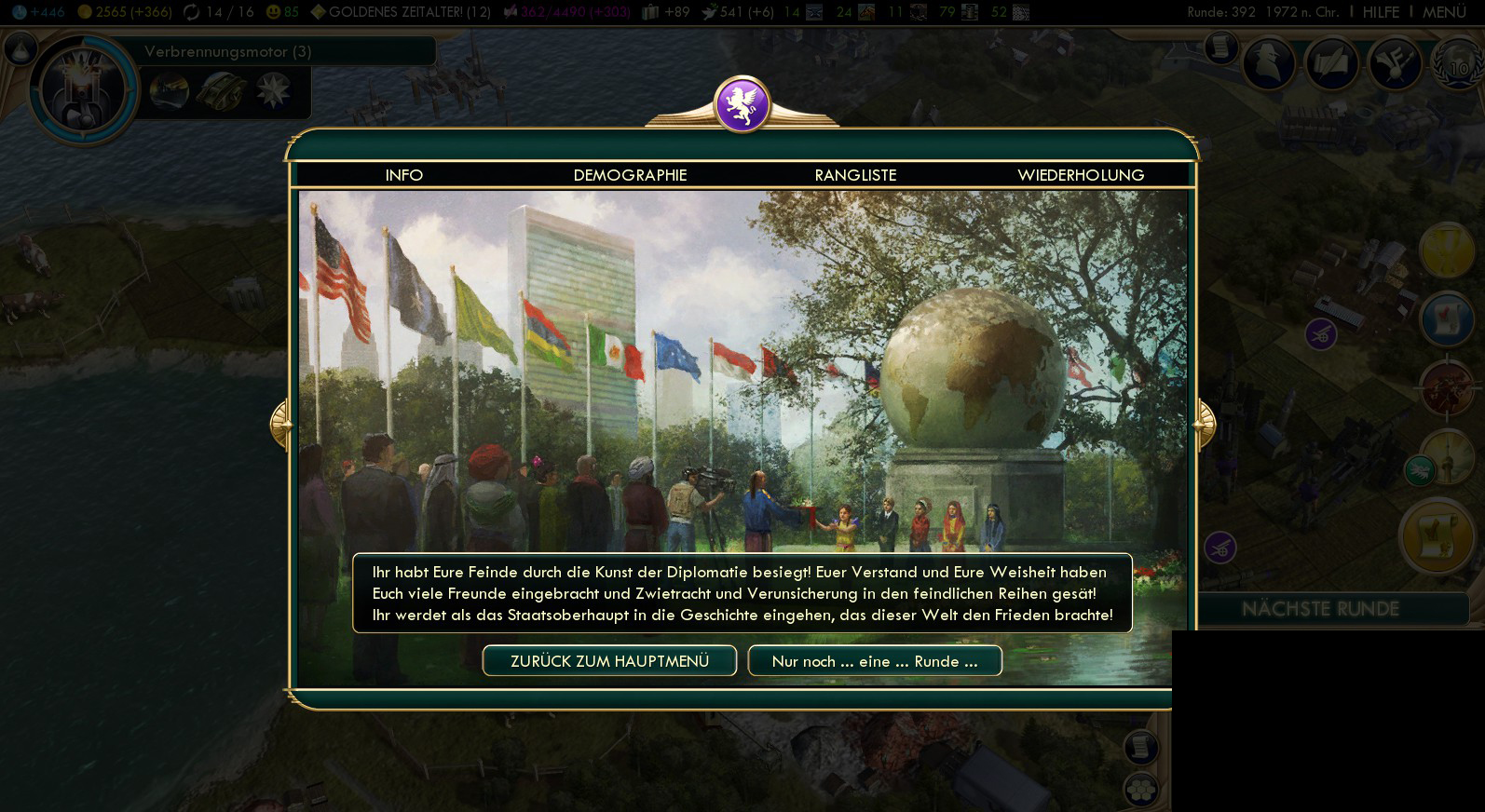Click the round research portrait icon
This screenshot has height=812, width=1485.
click(x=82, y=90)
